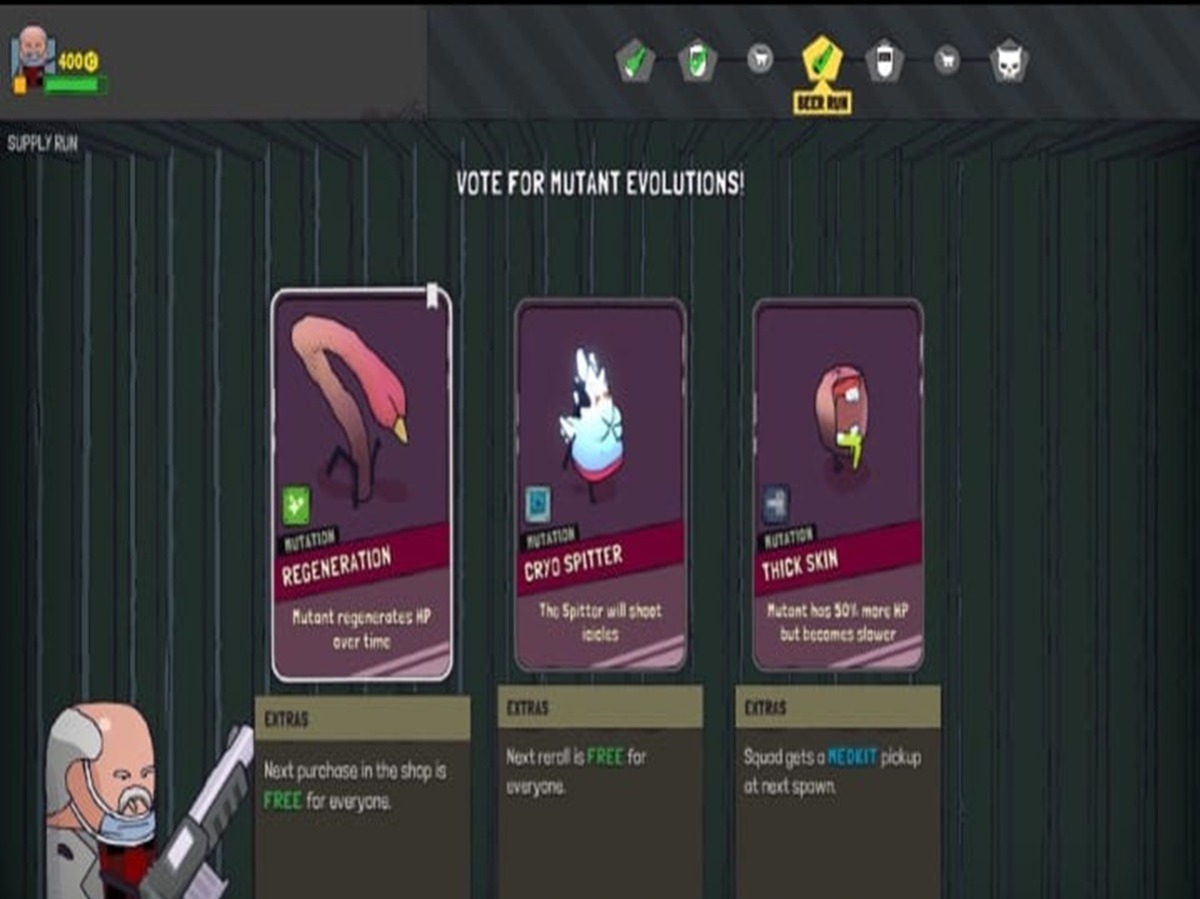Choose the Cryo Spitter mutation card

[600, 484]
